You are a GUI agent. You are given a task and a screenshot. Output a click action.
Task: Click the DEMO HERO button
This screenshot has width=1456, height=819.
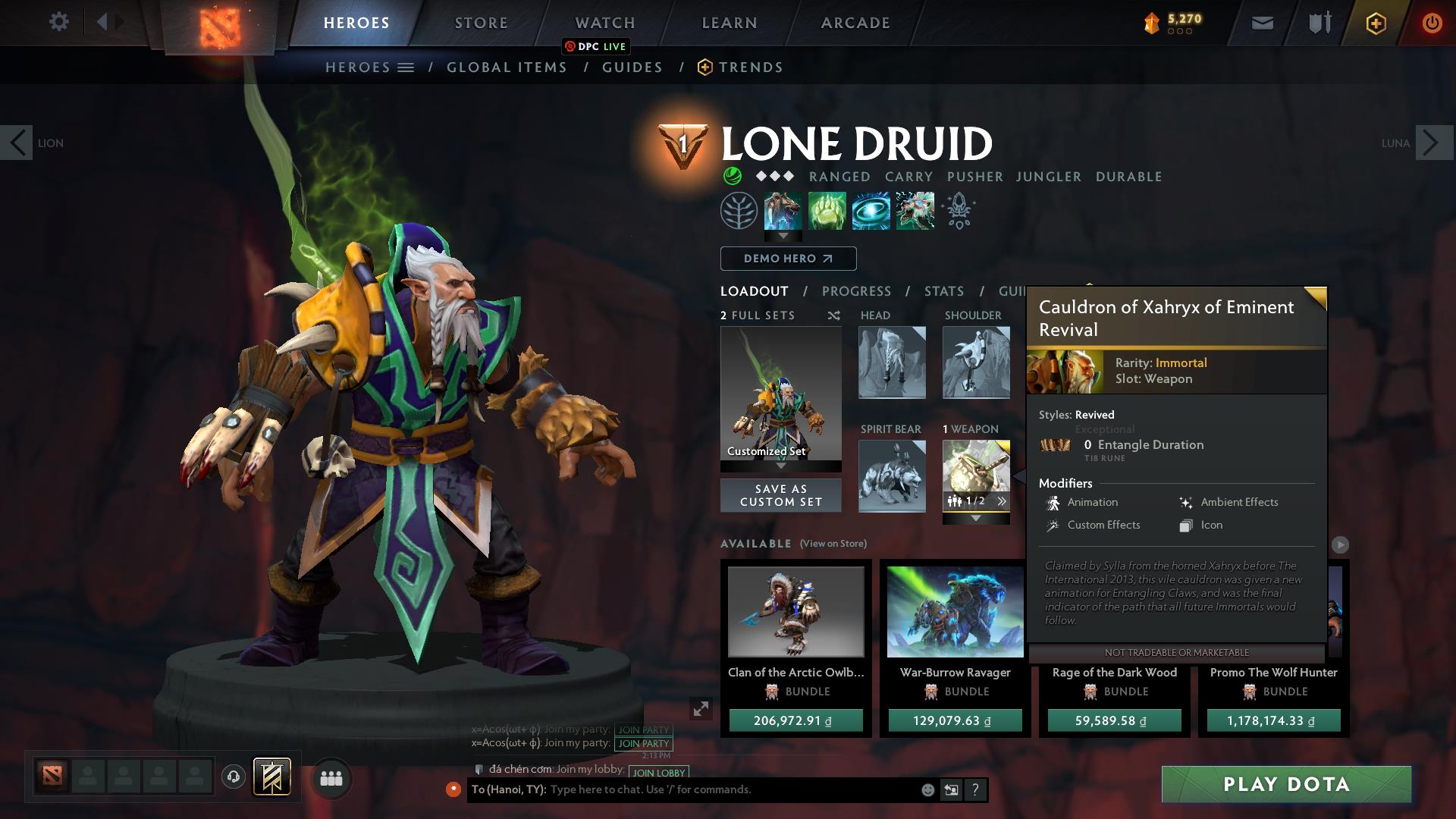pos(787,259)
